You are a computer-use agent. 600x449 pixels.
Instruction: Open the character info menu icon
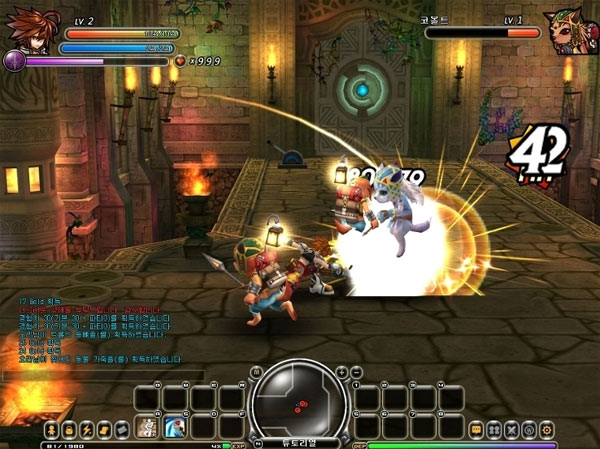pyautogui.click(x=50, y=429)
